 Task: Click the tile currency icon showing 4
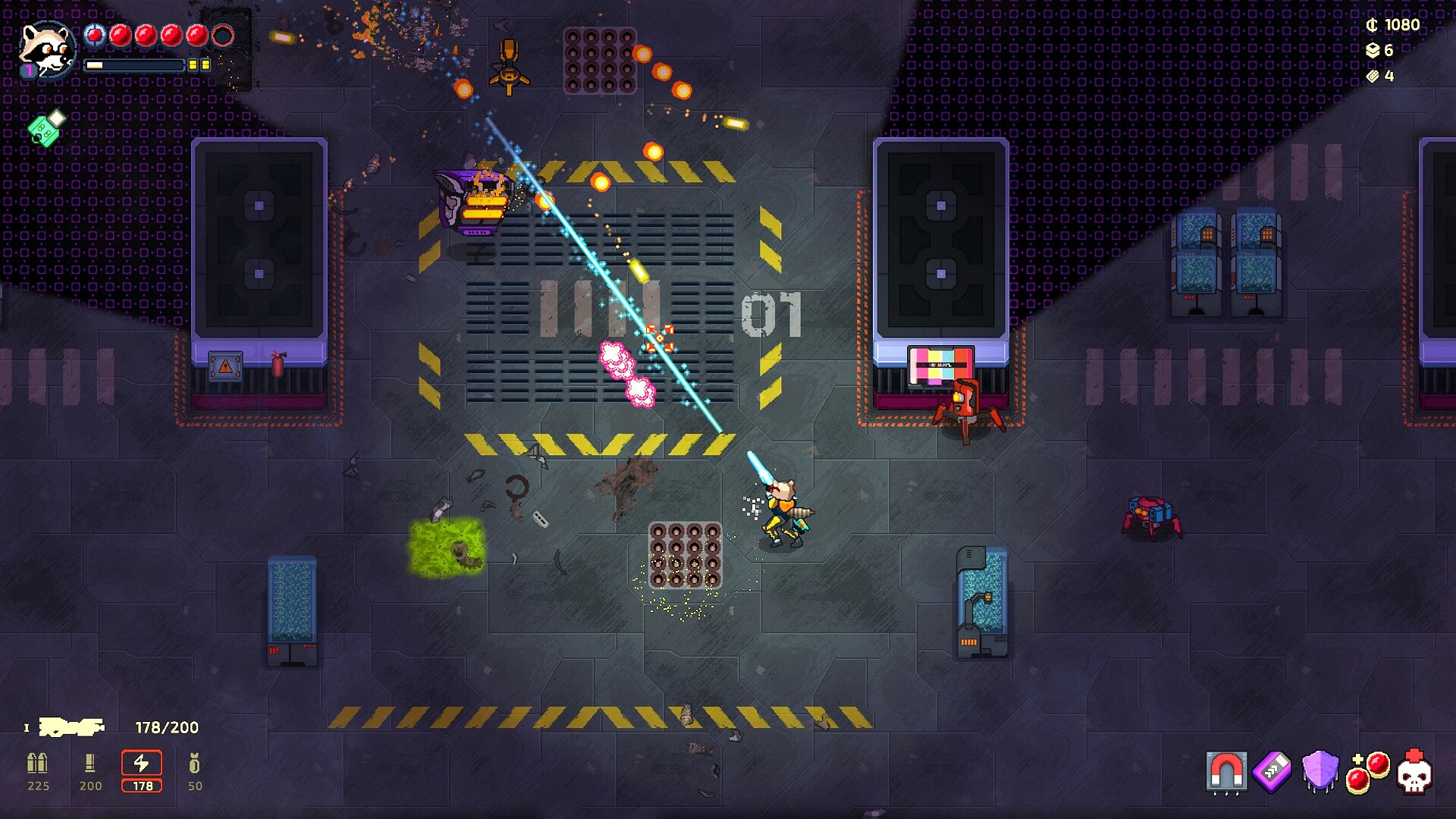pyautogui.click(x=1374, y=76)
